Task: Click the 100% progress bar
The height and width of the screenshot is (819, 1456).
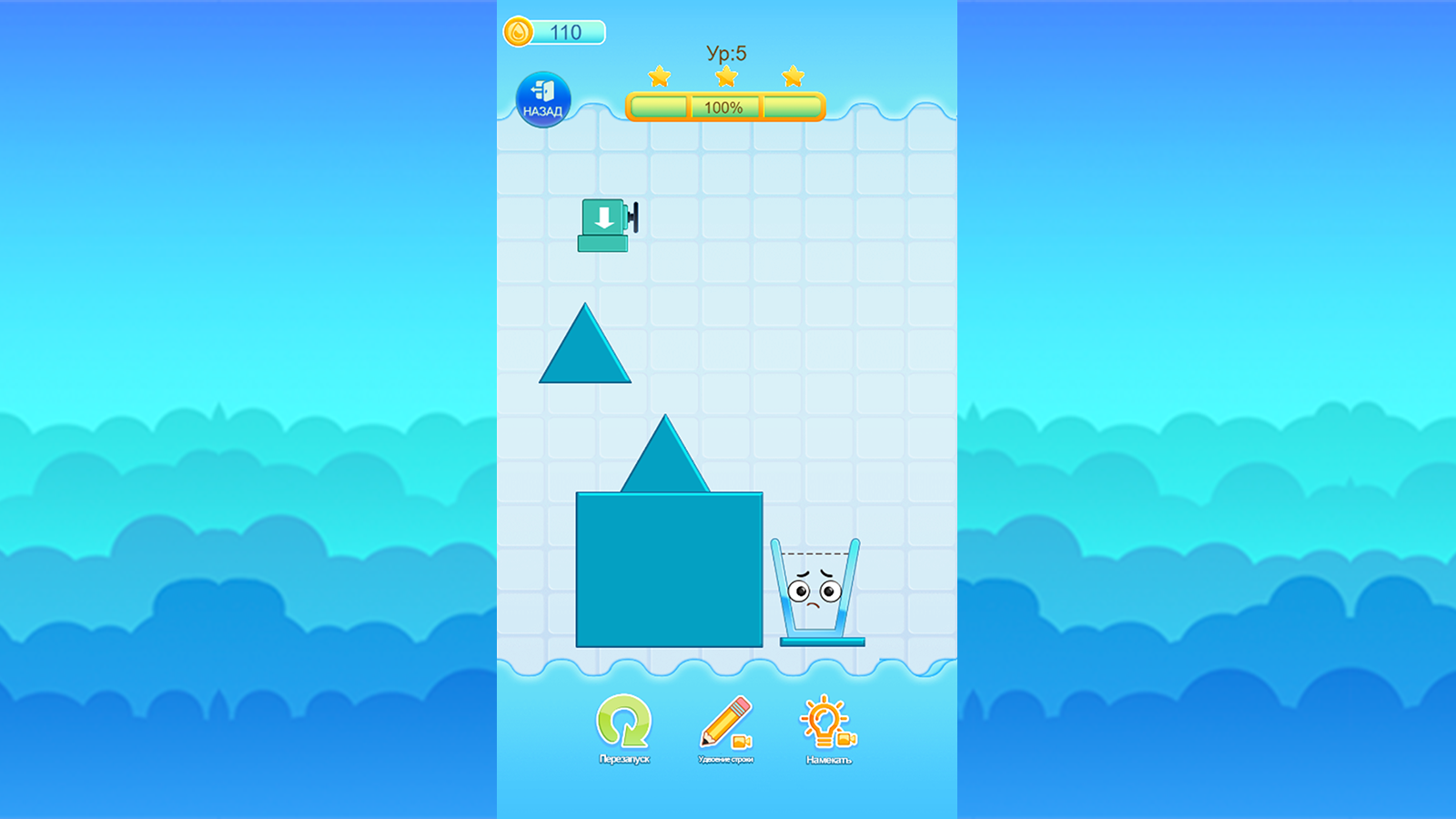Action: coord(723,107)
